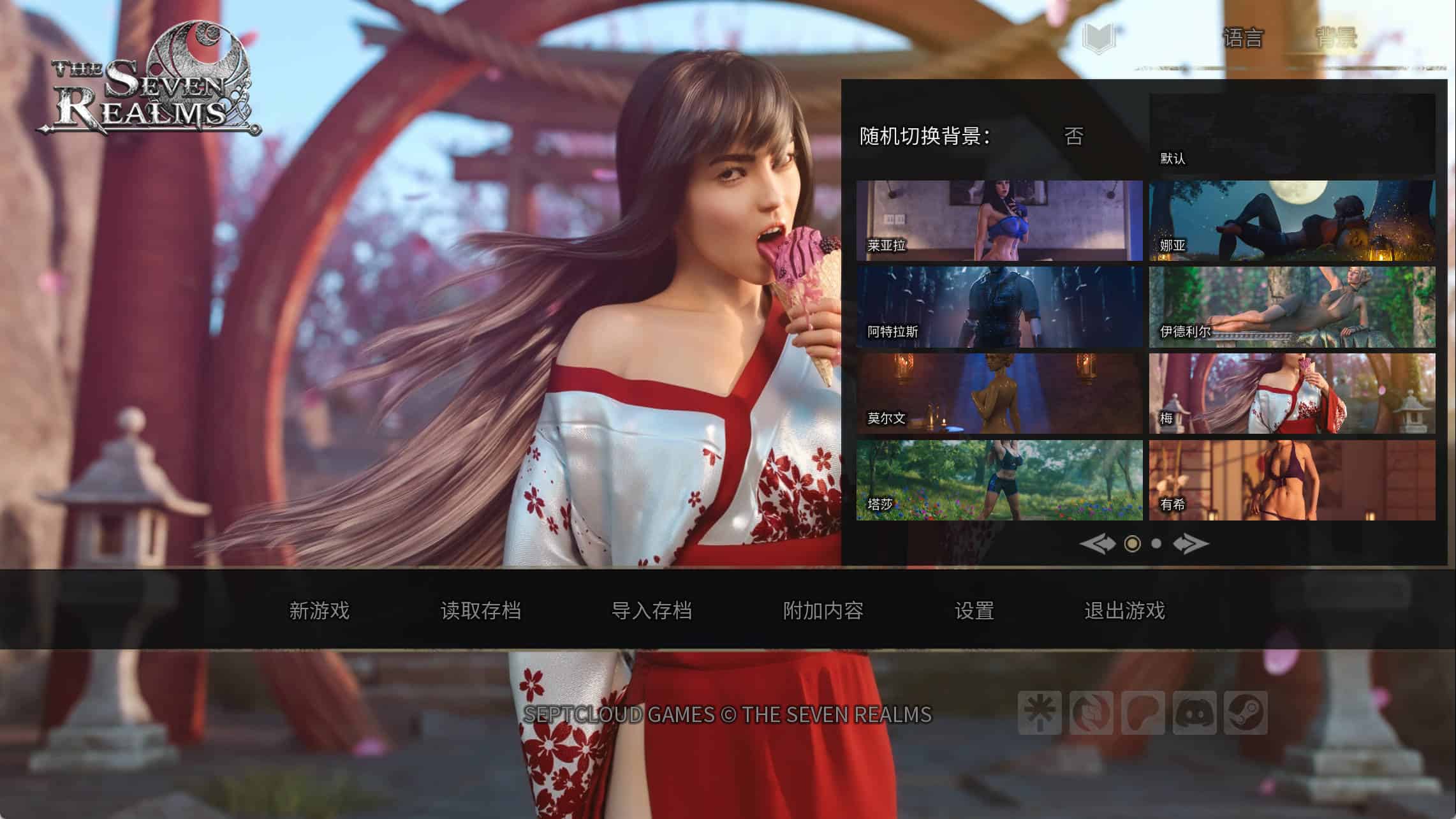The width and height of the screenshot is (1456, 819).
Task: Open the Steam page icon
Action: (1246, 712)
